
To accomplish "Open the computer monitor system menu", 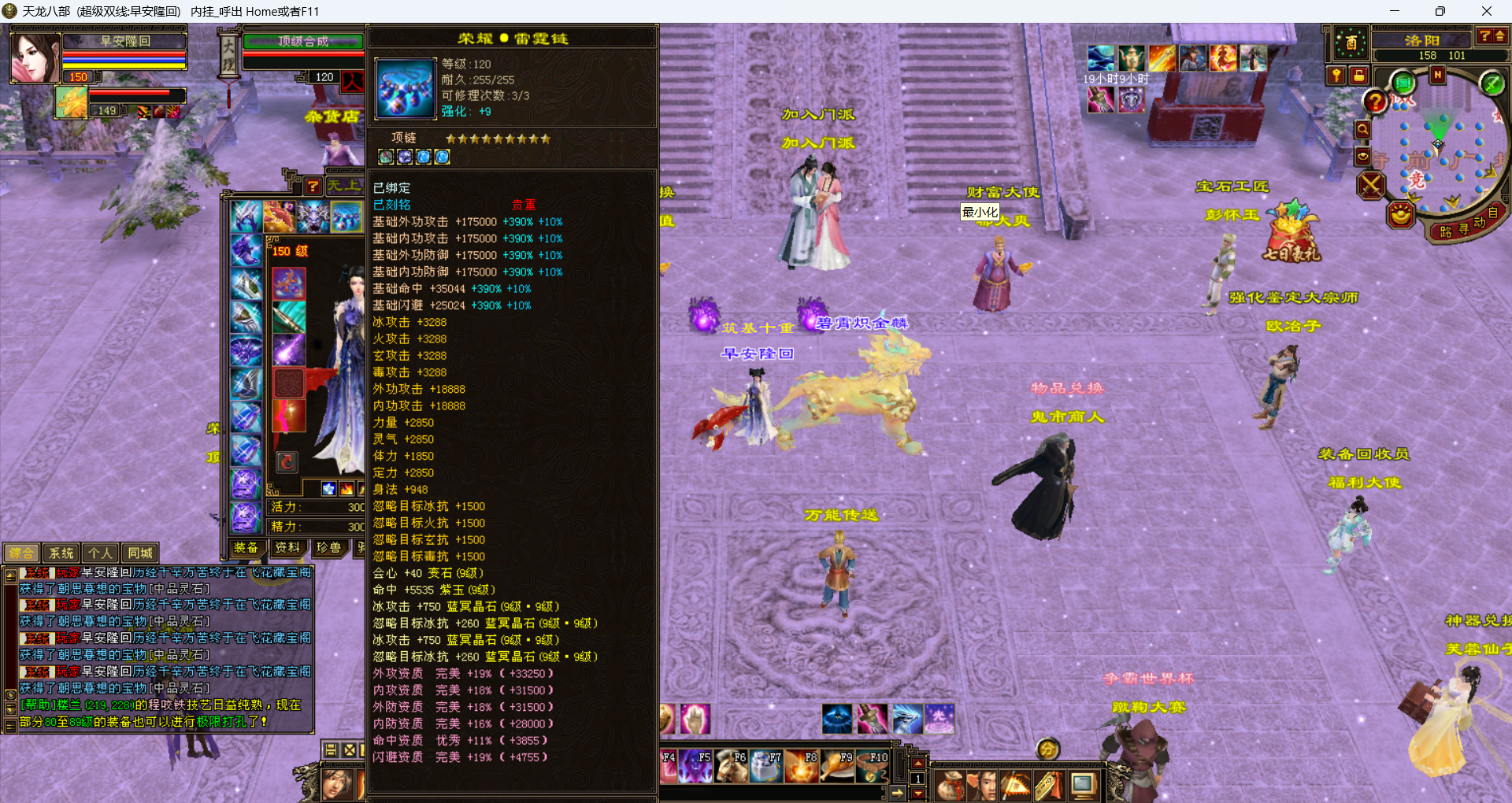I will tap(1083, 786).
